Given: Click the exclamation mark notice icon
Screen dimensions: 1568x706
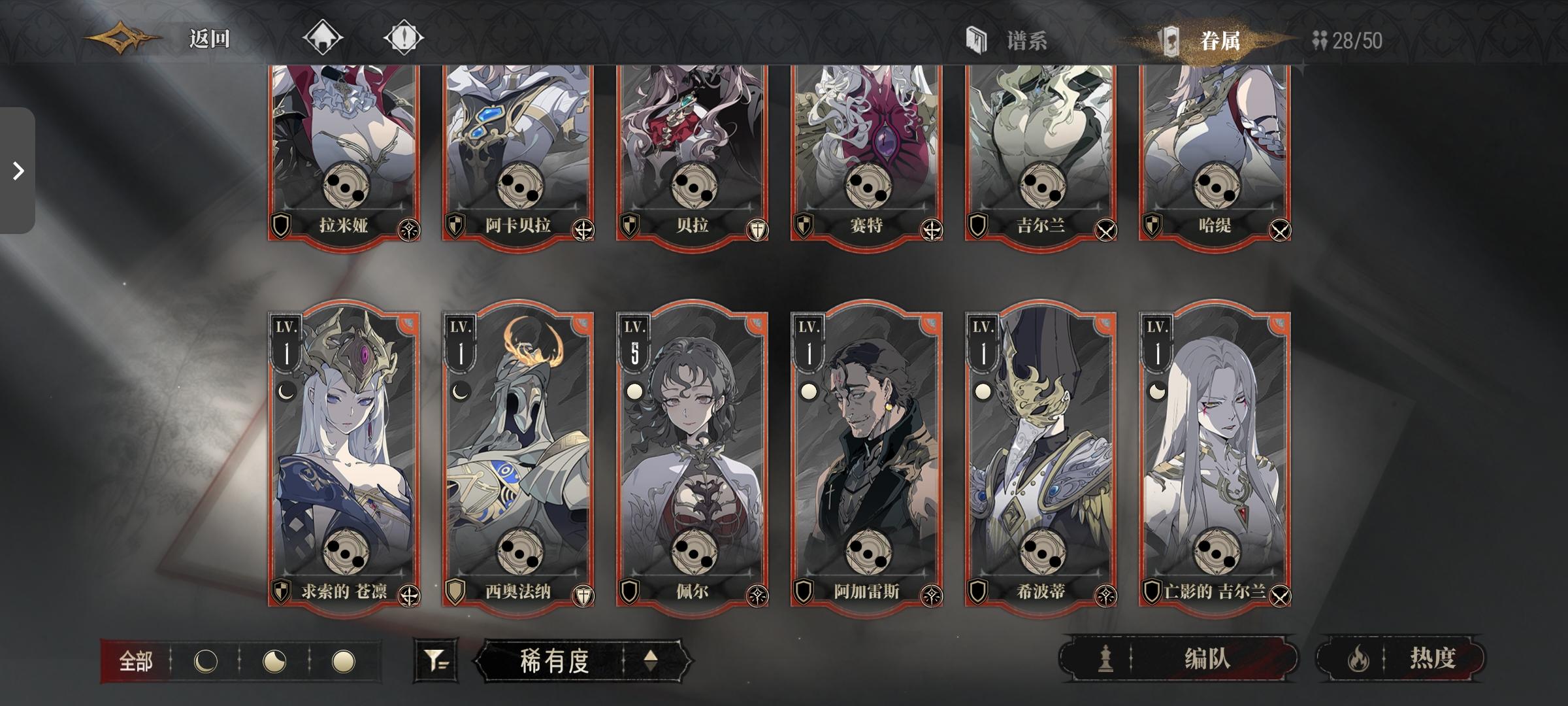Looking at the screenshot, I should tap(405, 37).
